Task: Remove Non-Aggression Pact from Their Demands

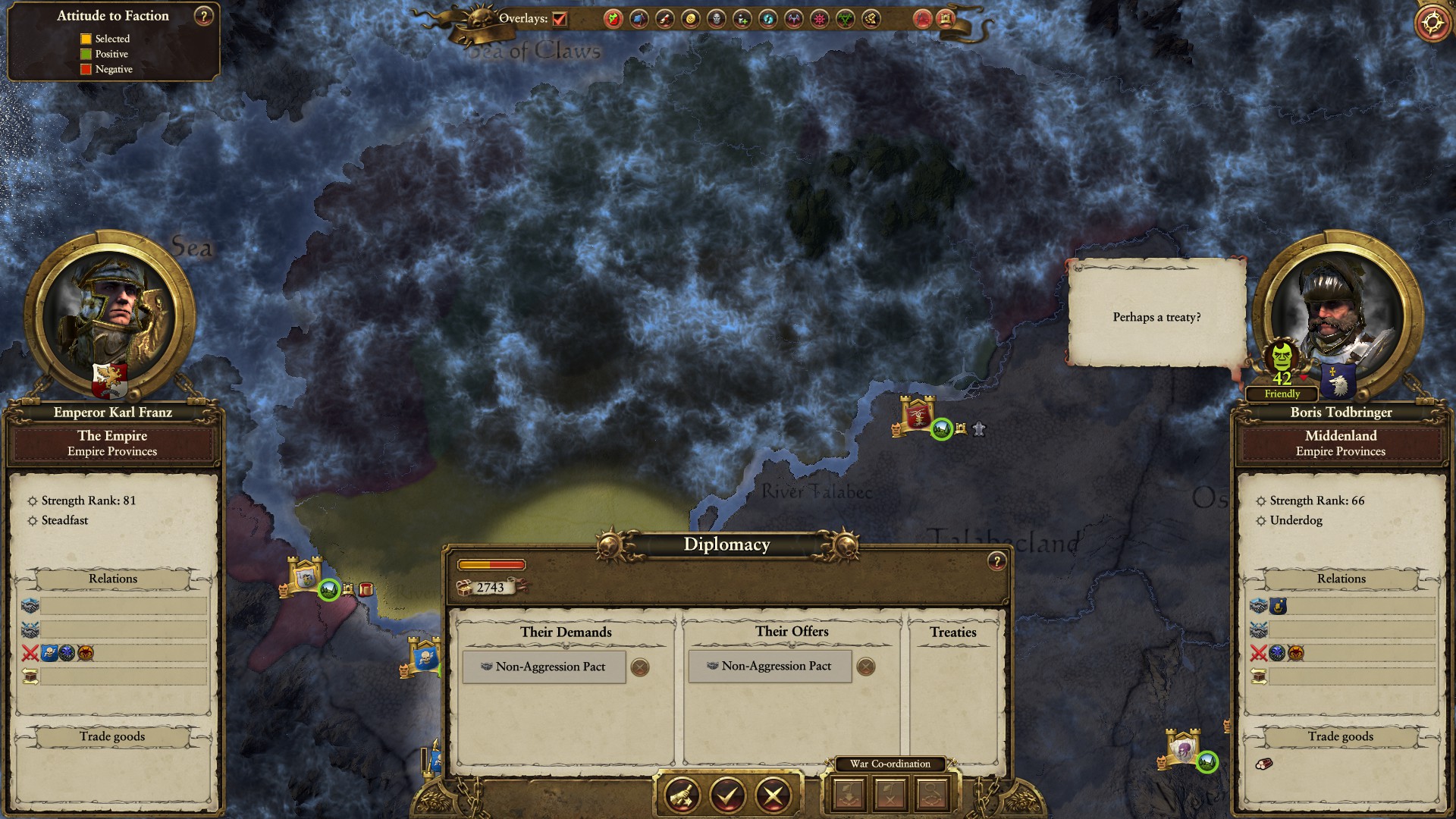Action: point(640,667)
